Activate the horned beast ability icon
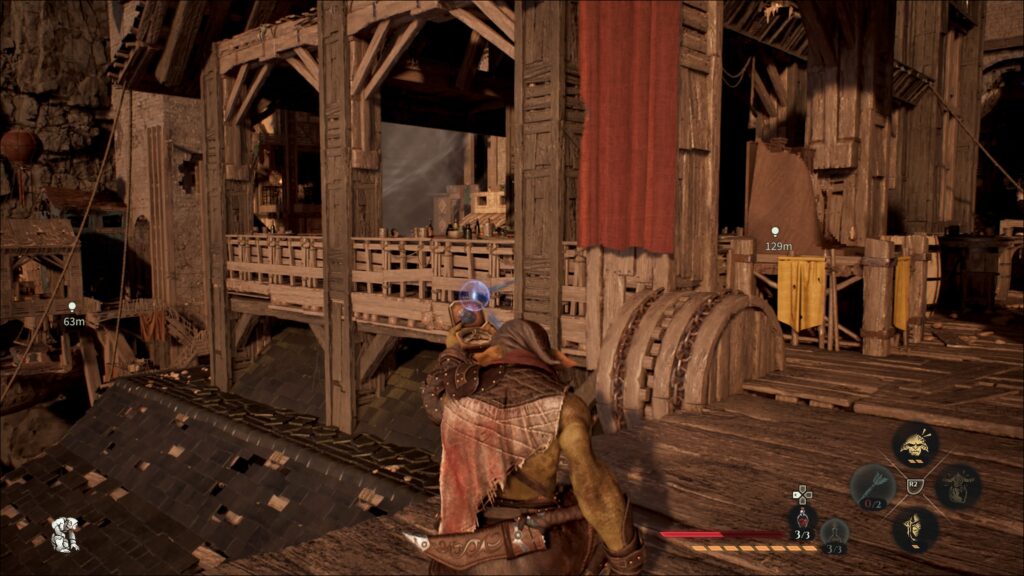 click(x=958, y=486)
